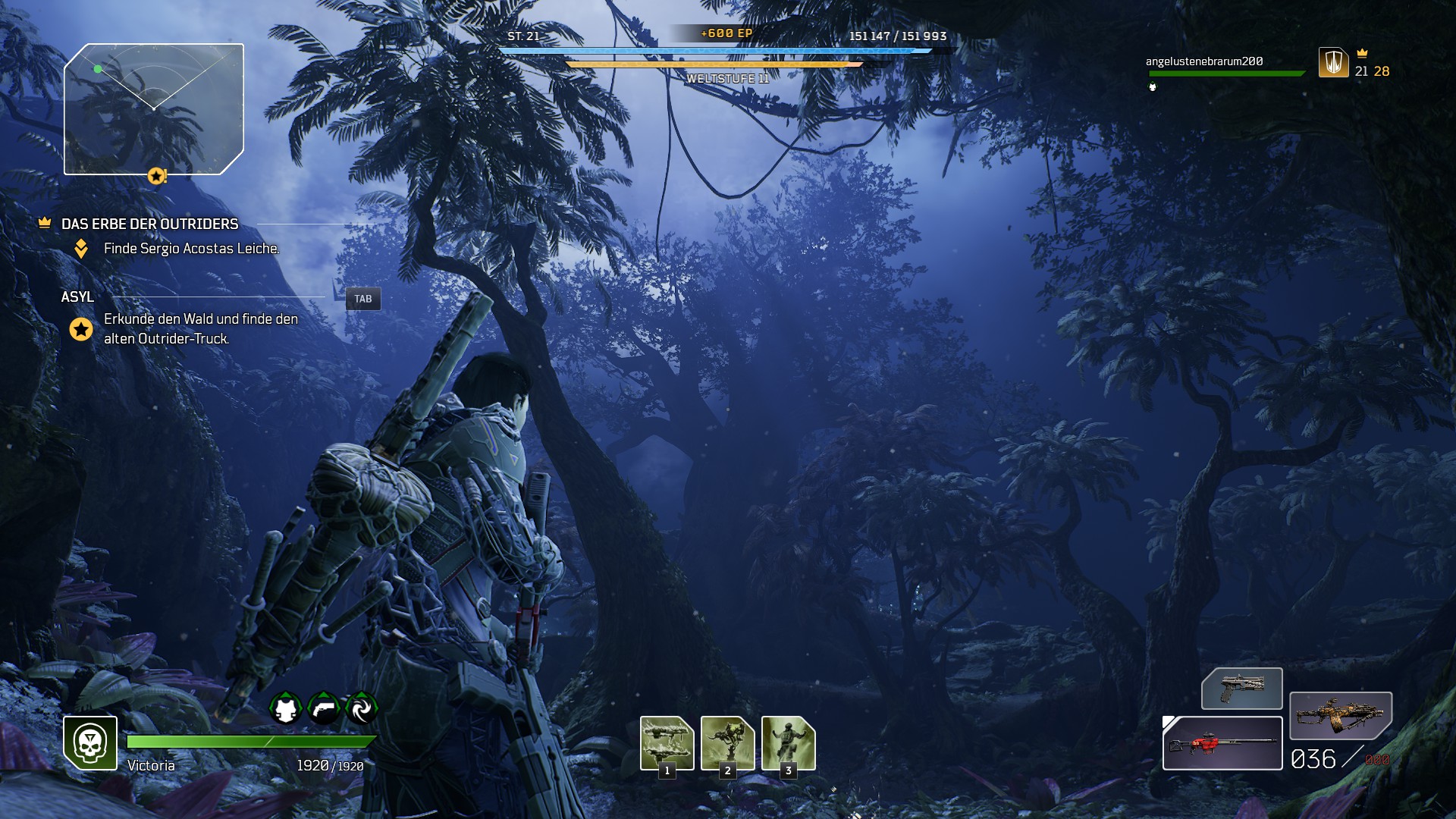1456x819 pixels.
Task: Open the Technomancer skull class emblem
Action: (x=90, y=742)
